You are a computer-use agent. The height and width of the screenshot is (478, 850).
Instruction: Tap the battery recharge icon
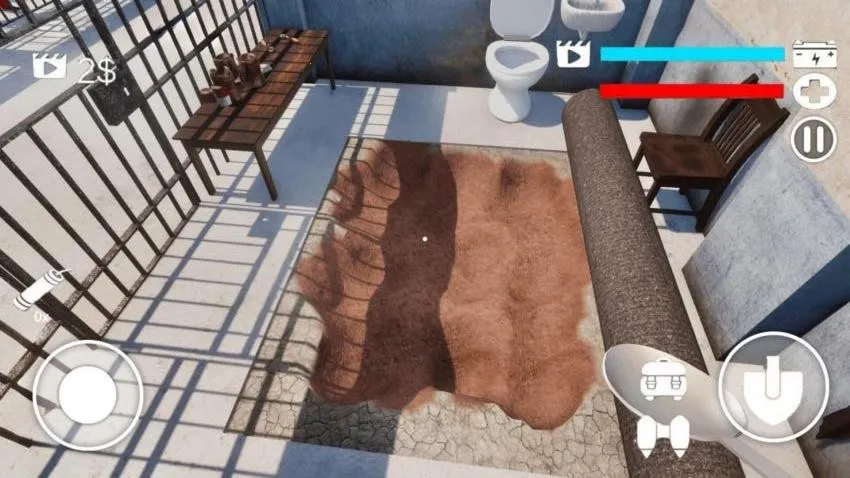pos(813,54)
